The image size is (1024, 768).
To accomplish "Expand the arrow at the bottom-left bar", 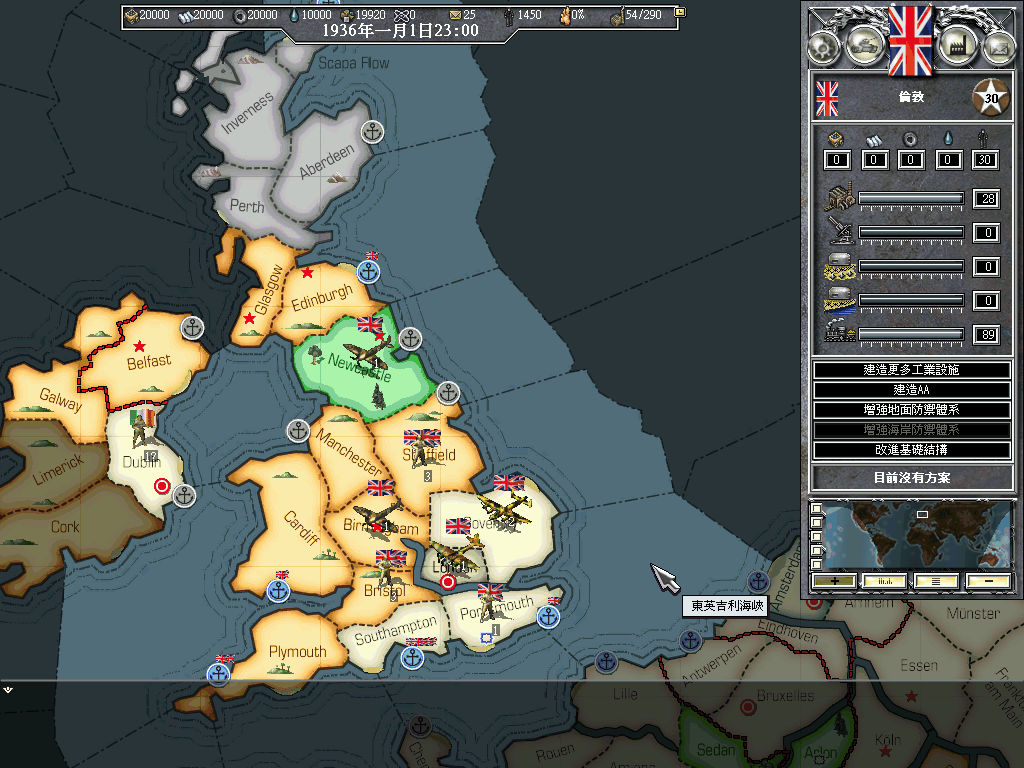I will (x=8, y=689).
